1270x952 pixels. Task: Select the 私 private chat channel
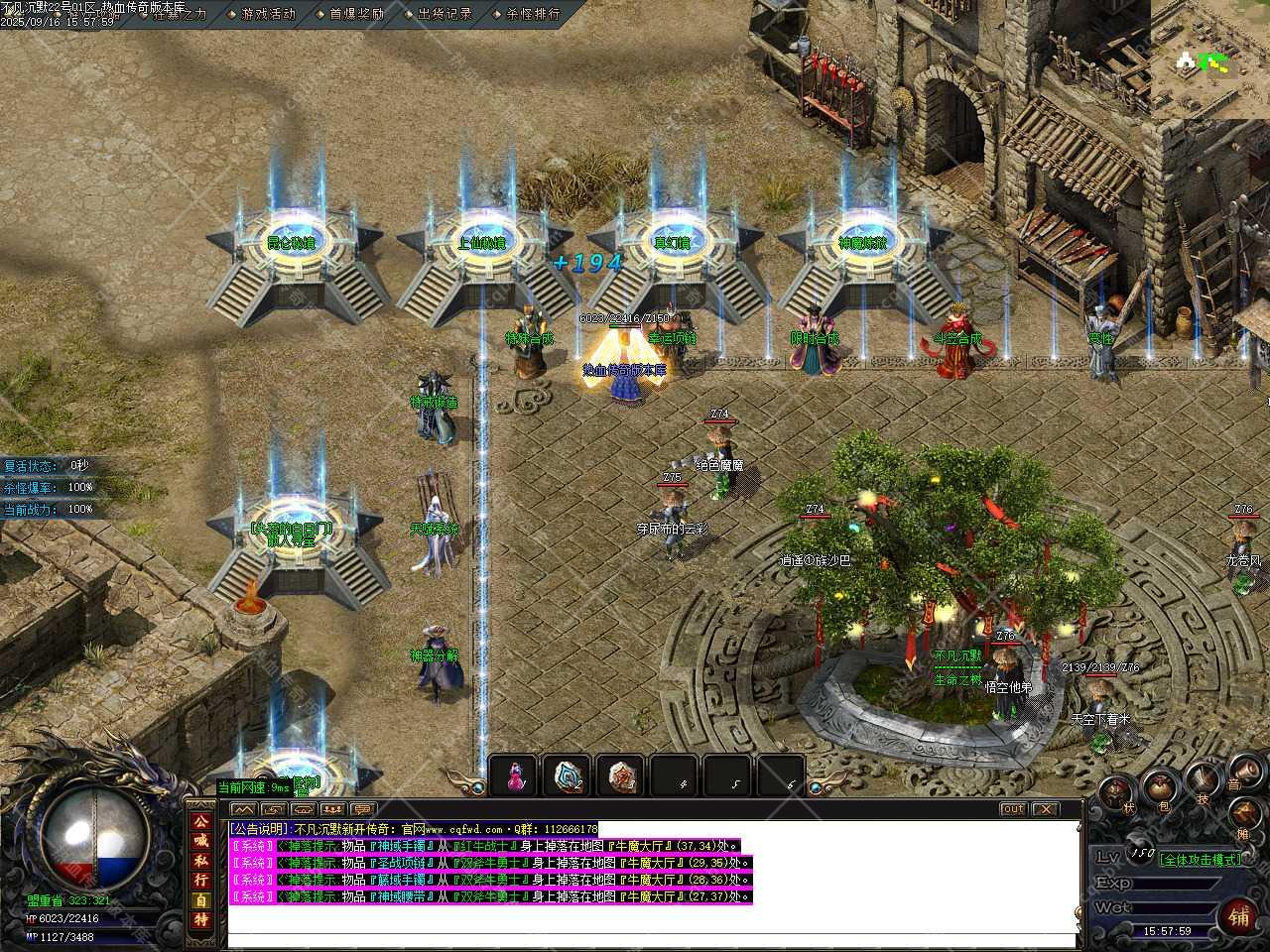[x=201, y=860]
